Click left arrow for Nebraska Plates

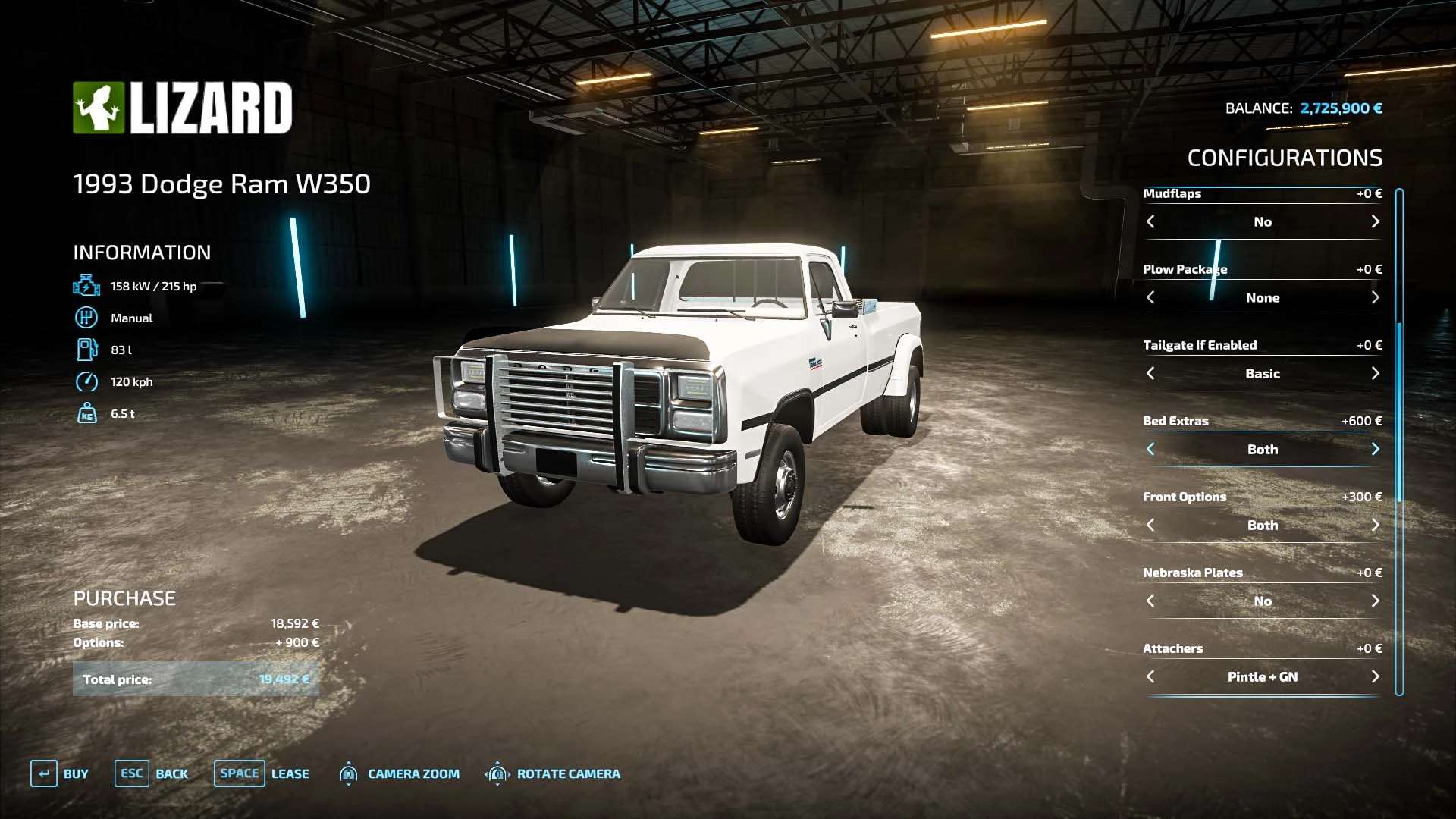(1150, 601)
